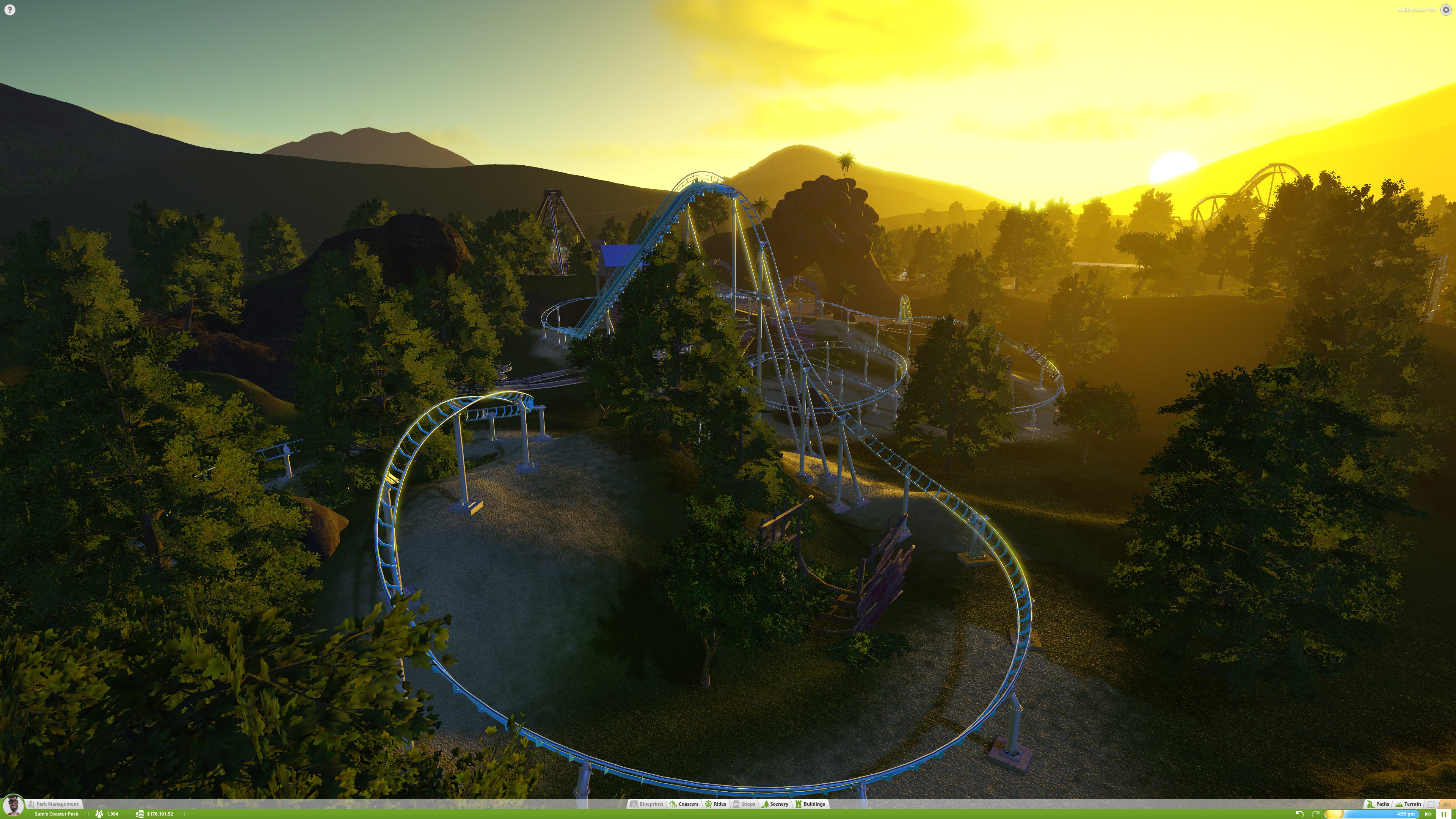Undo the last action

[x=1299, y=814]
